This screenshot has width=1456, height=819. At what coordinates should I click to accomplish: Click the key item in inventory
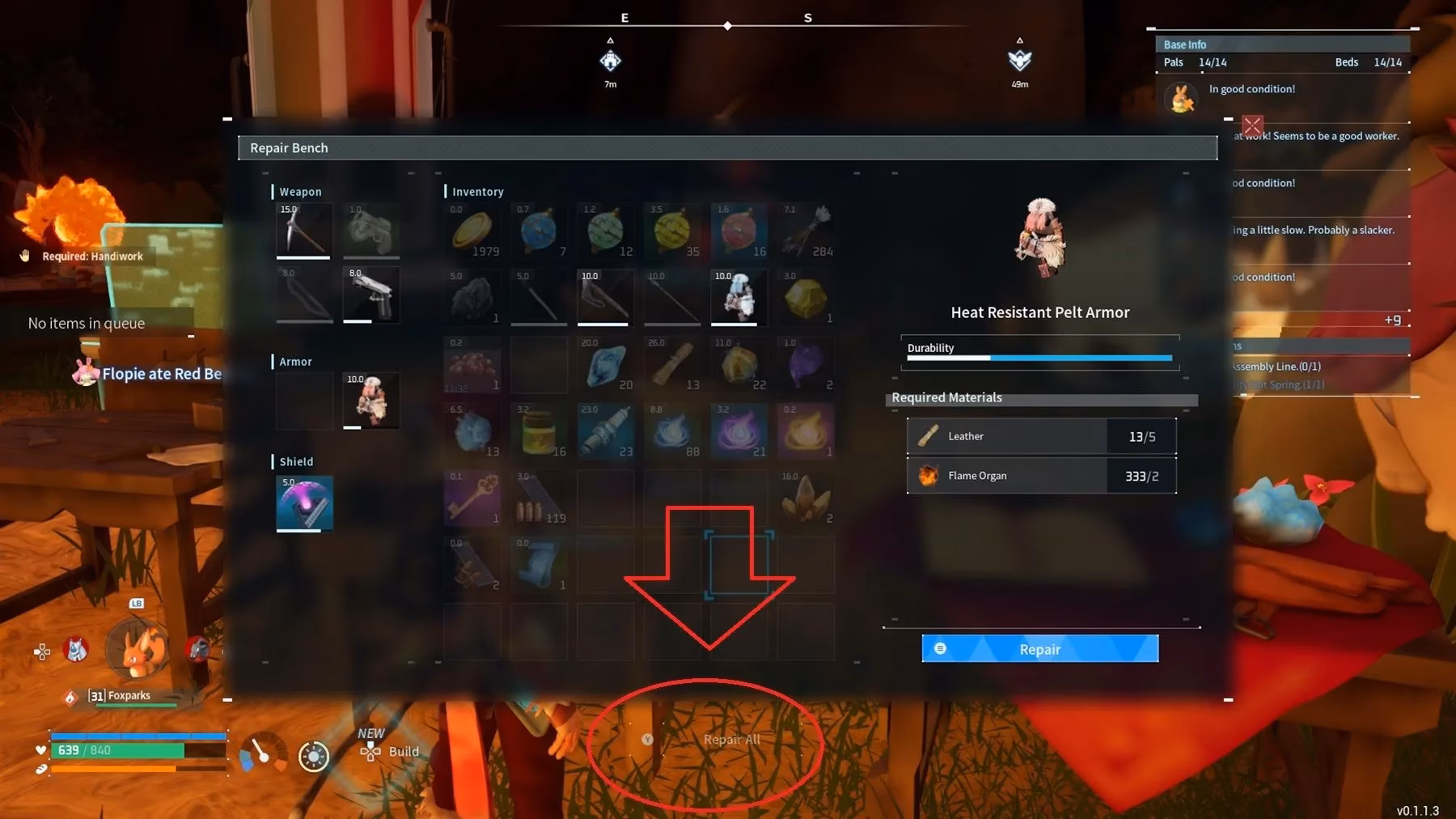[x=472, y=496]
